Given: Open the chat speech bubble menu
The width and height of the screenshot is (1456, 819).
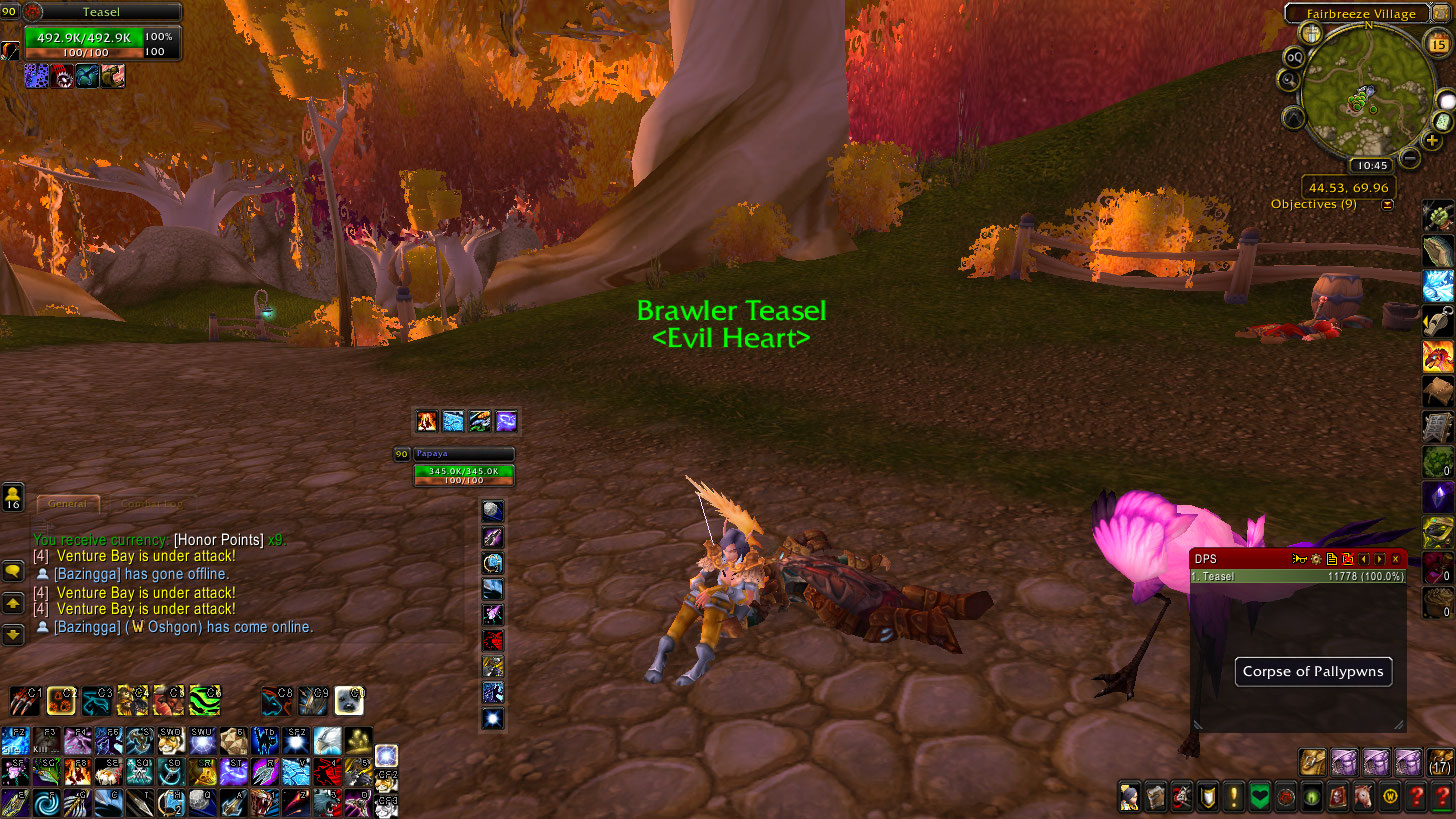Looking at the screenshot, I should pos(14,571).
